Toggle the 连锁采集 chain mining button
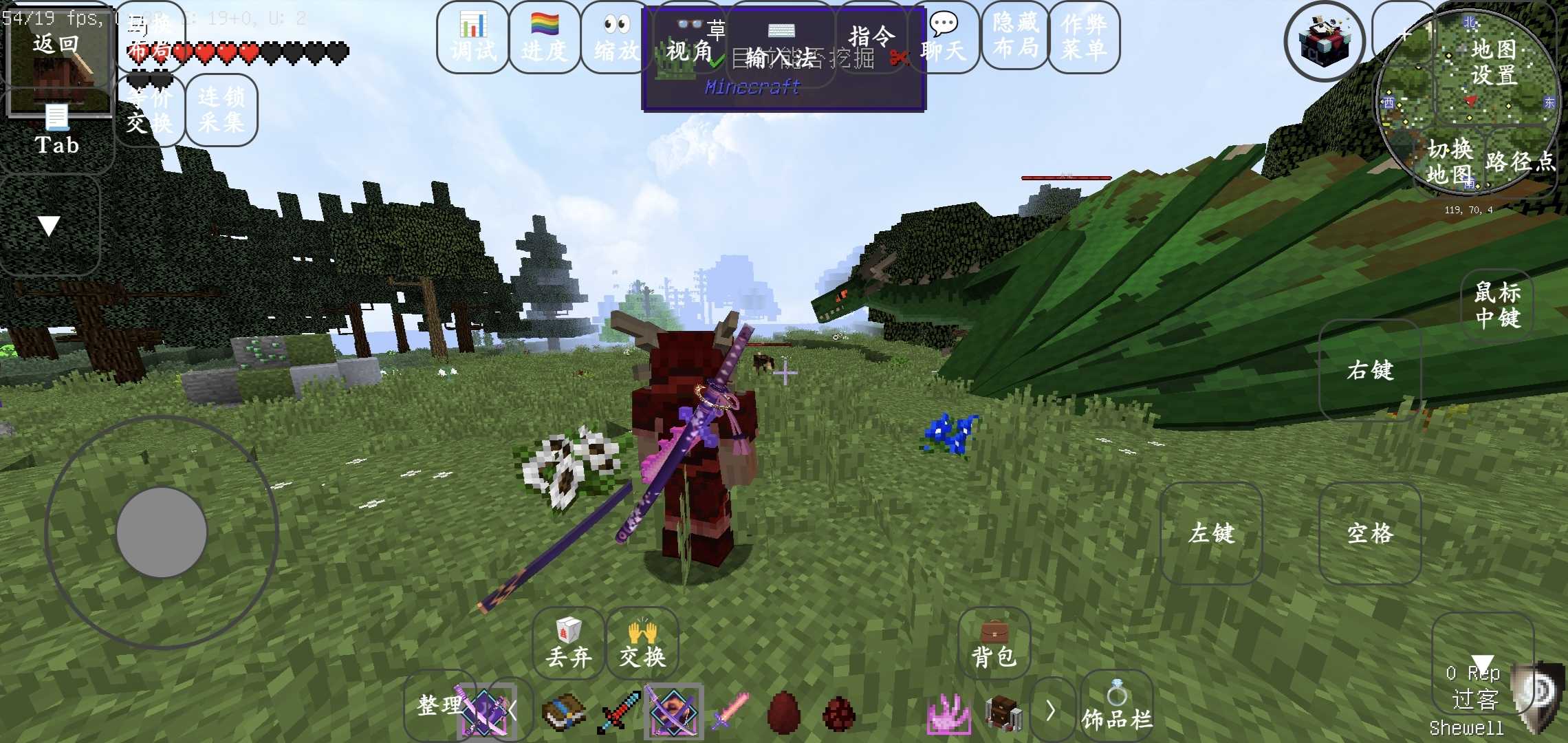 coord(221,110)
